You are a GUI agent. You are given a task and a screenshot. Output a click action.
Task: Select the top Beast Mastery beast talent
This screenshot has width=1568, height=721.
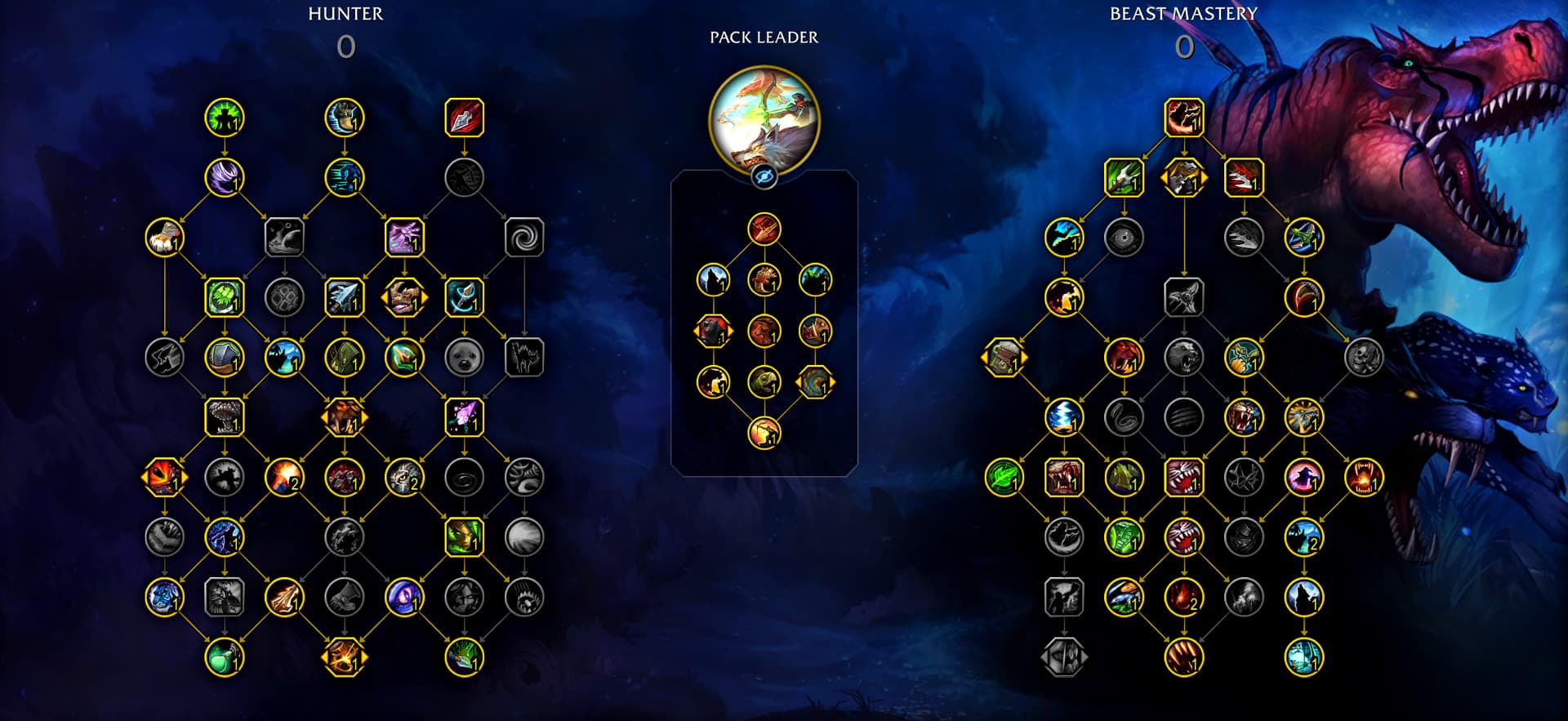[x=1183, y=118]
